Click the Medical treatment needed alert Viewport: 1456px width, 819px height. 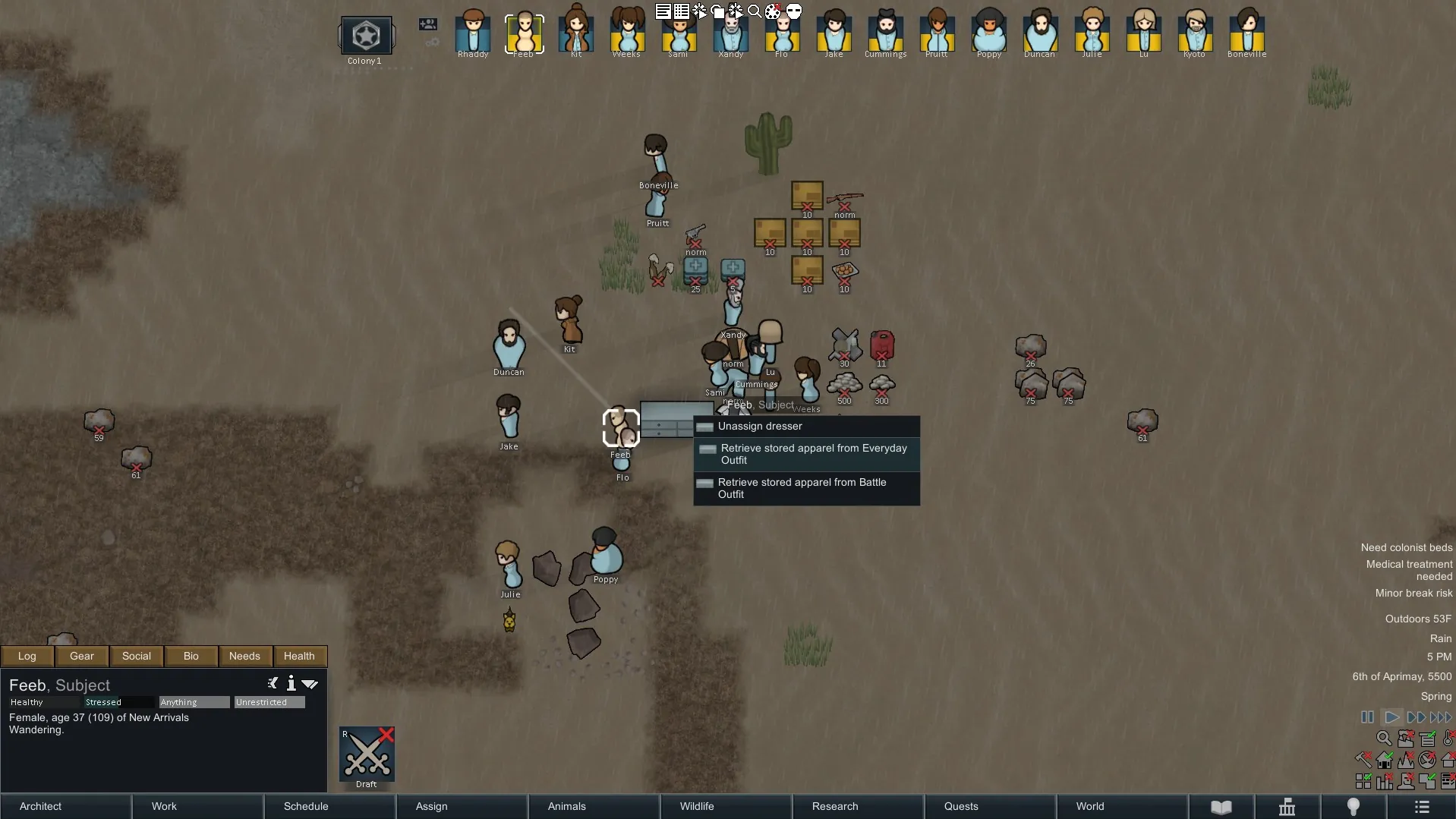(x=1409, y=570)
